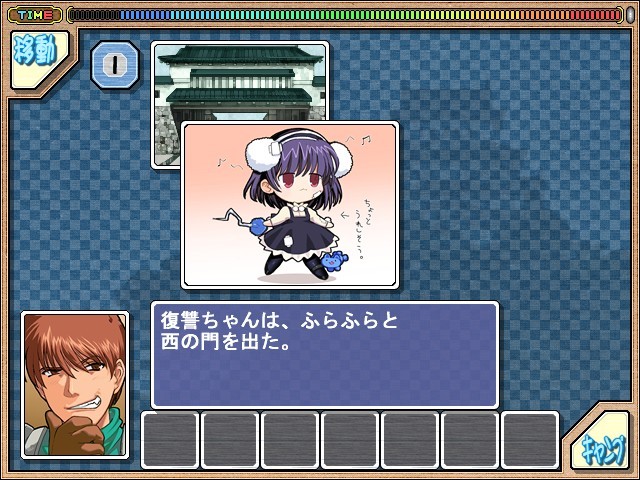Advance the blue dialogue text box

(x=324, y=354)
